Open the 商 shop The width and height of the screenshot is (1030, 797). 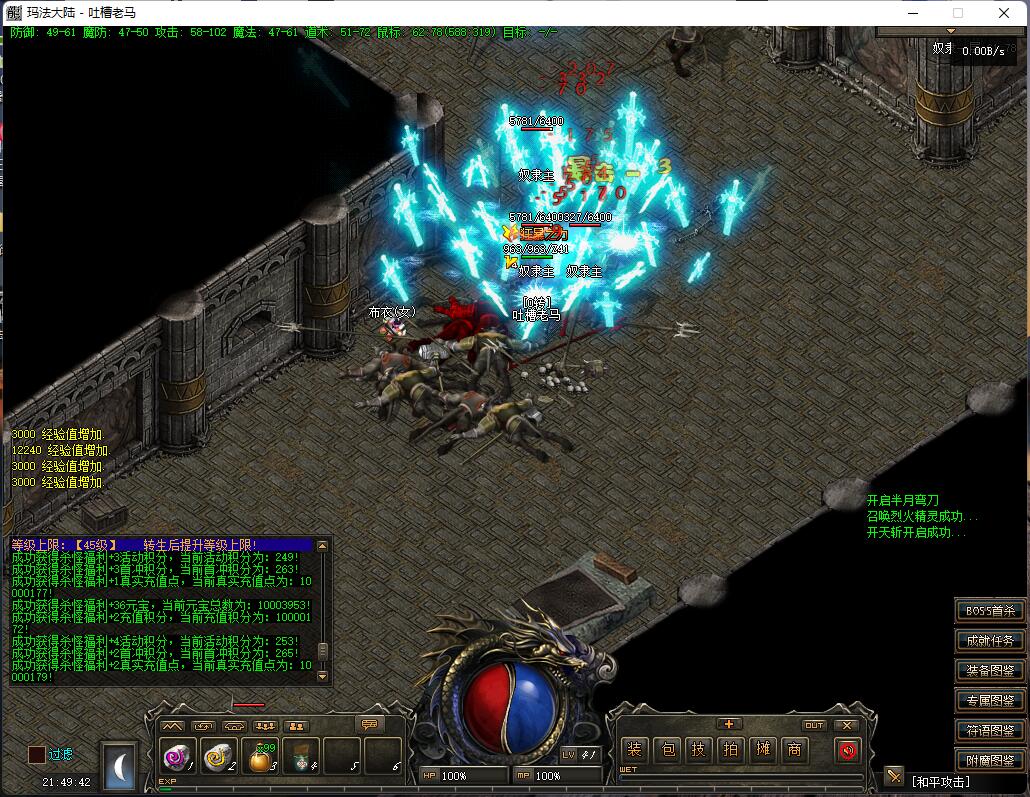[x=795, y=750]
